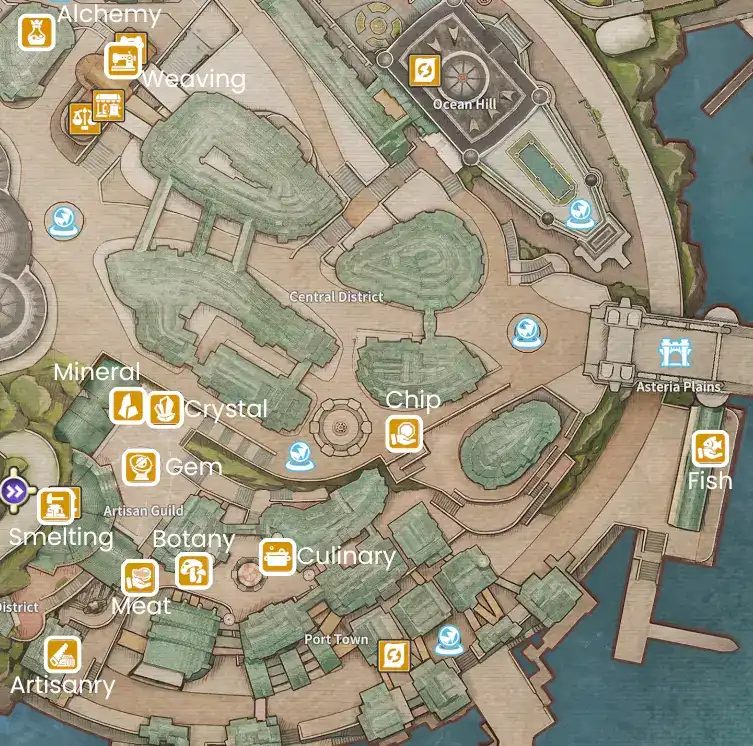Select the teleport globe by the fountain
Screen dimensions: 753x746
[x=298, y=455]
